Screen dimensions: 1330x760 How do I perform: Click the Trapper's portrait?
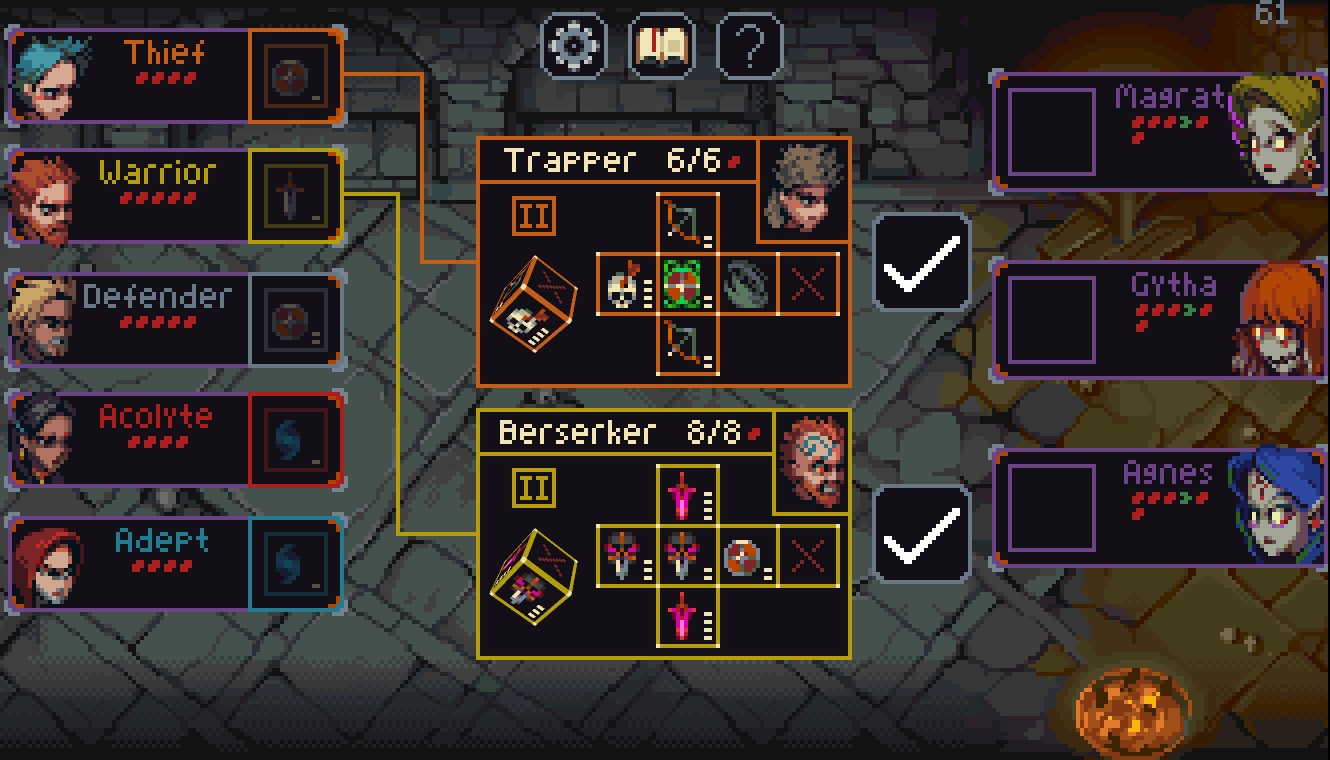click(805, 188)
